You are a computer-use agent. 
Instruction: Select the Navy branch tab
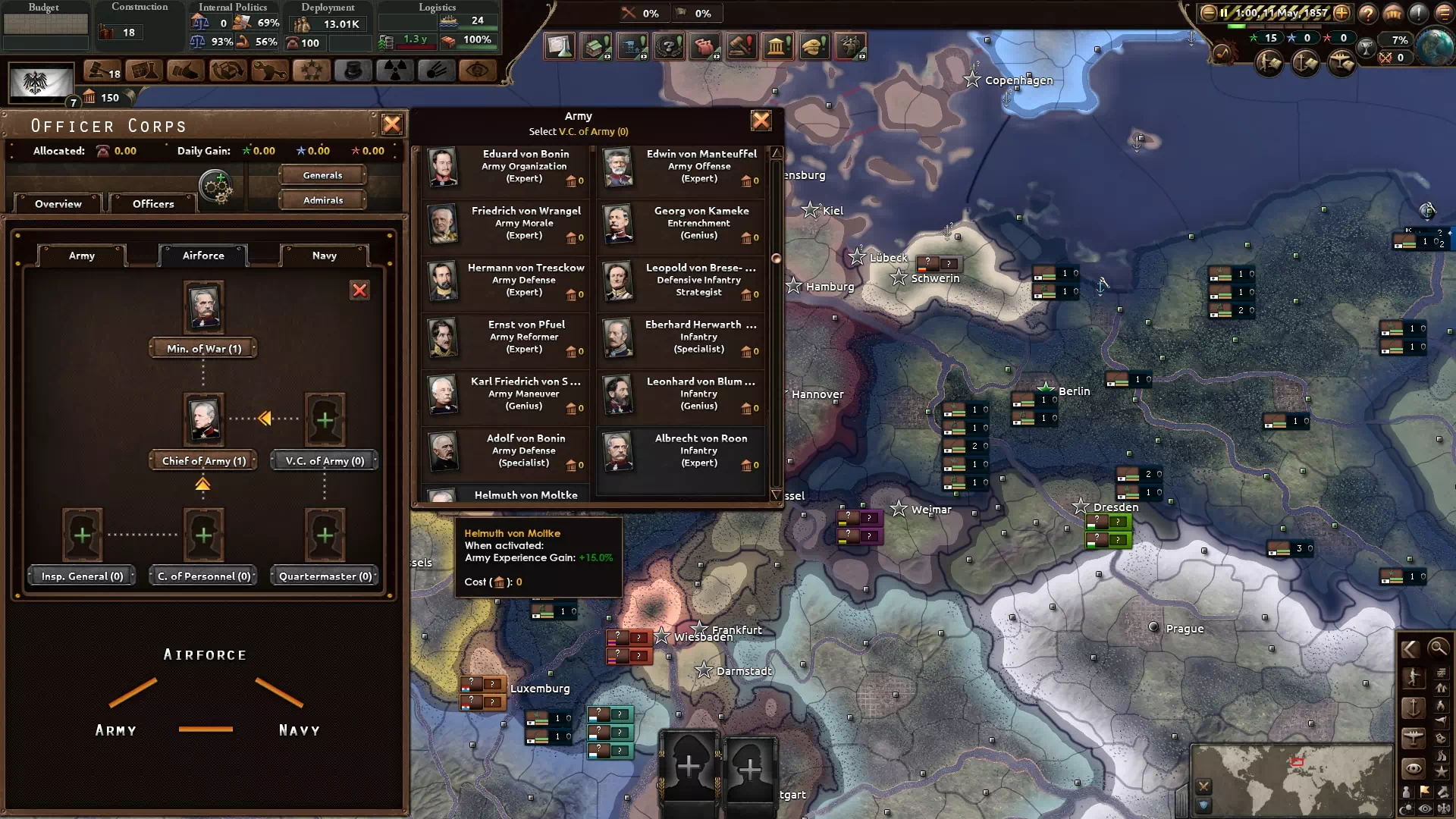pos(324,256)
